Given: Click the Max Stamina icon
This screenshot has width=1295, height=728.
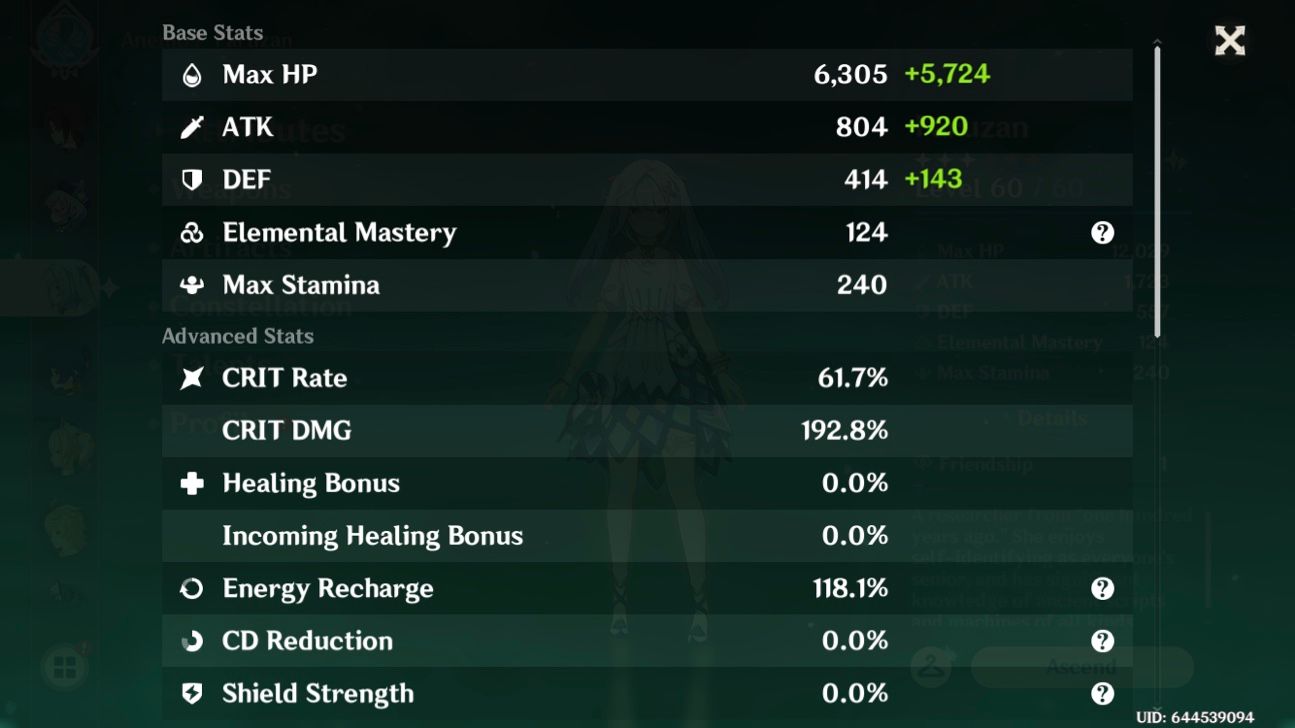Looking at the screenshot, I should coord(193,285).
